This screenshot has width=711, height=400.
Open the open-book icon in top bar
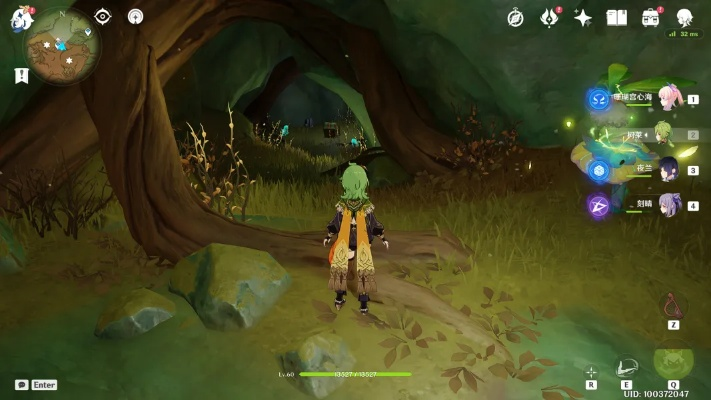617,17
